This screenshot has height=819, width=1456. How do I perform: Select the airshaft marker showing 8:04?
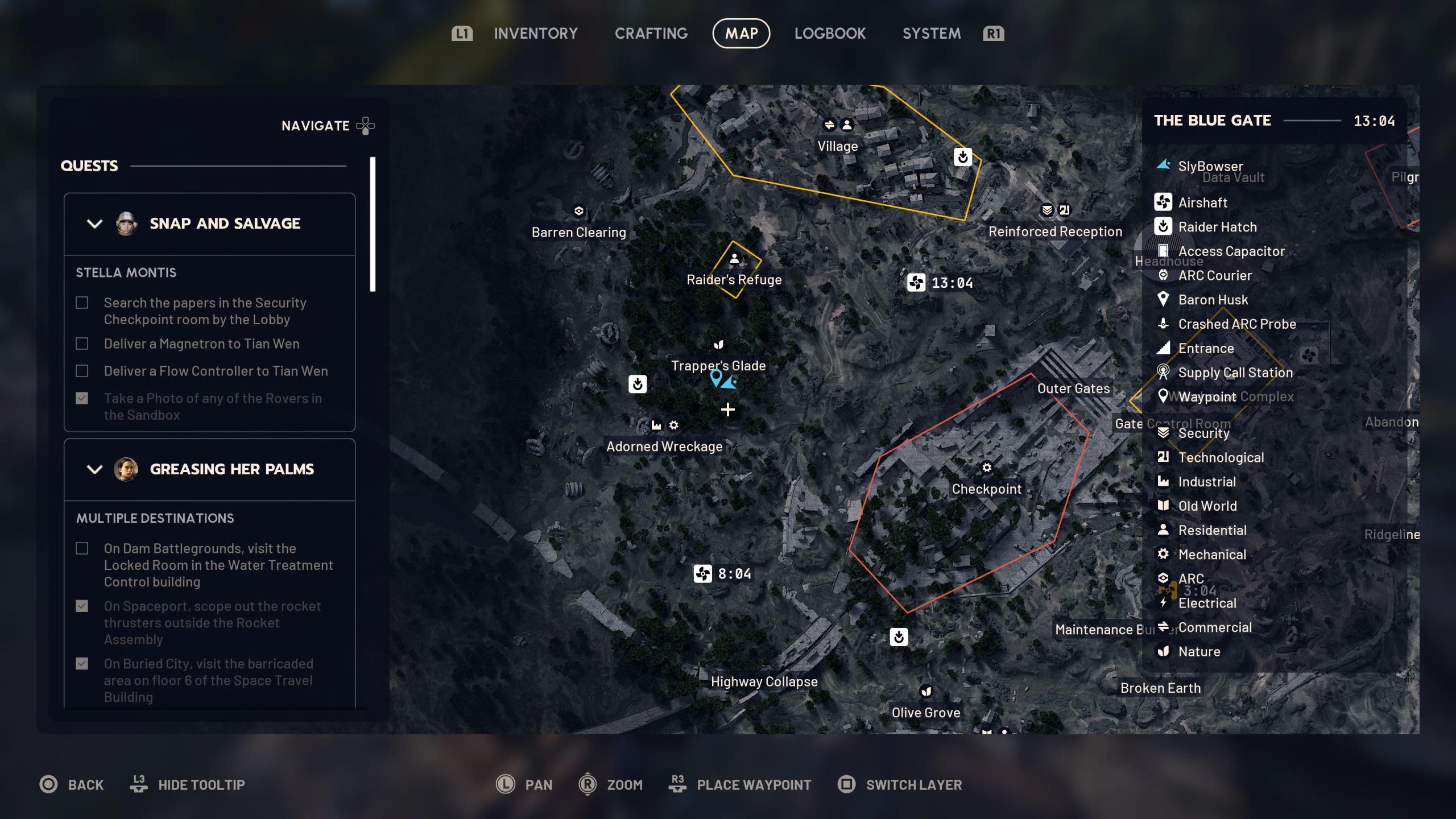[x=703, y=573]
